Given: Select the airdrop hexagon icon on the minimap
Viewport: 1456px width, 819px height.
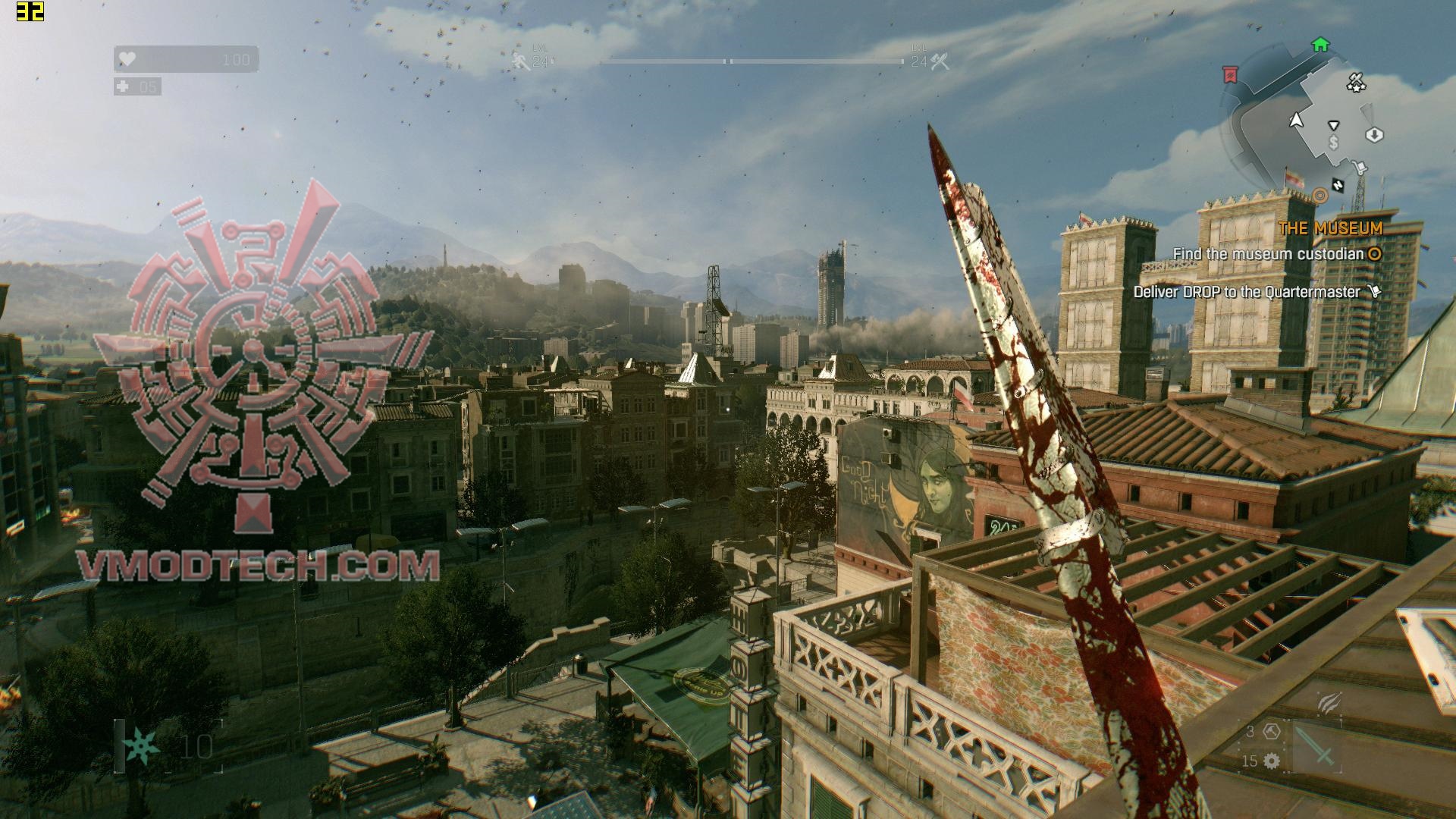Looking at the screenshot, I should pos(1374,135).
